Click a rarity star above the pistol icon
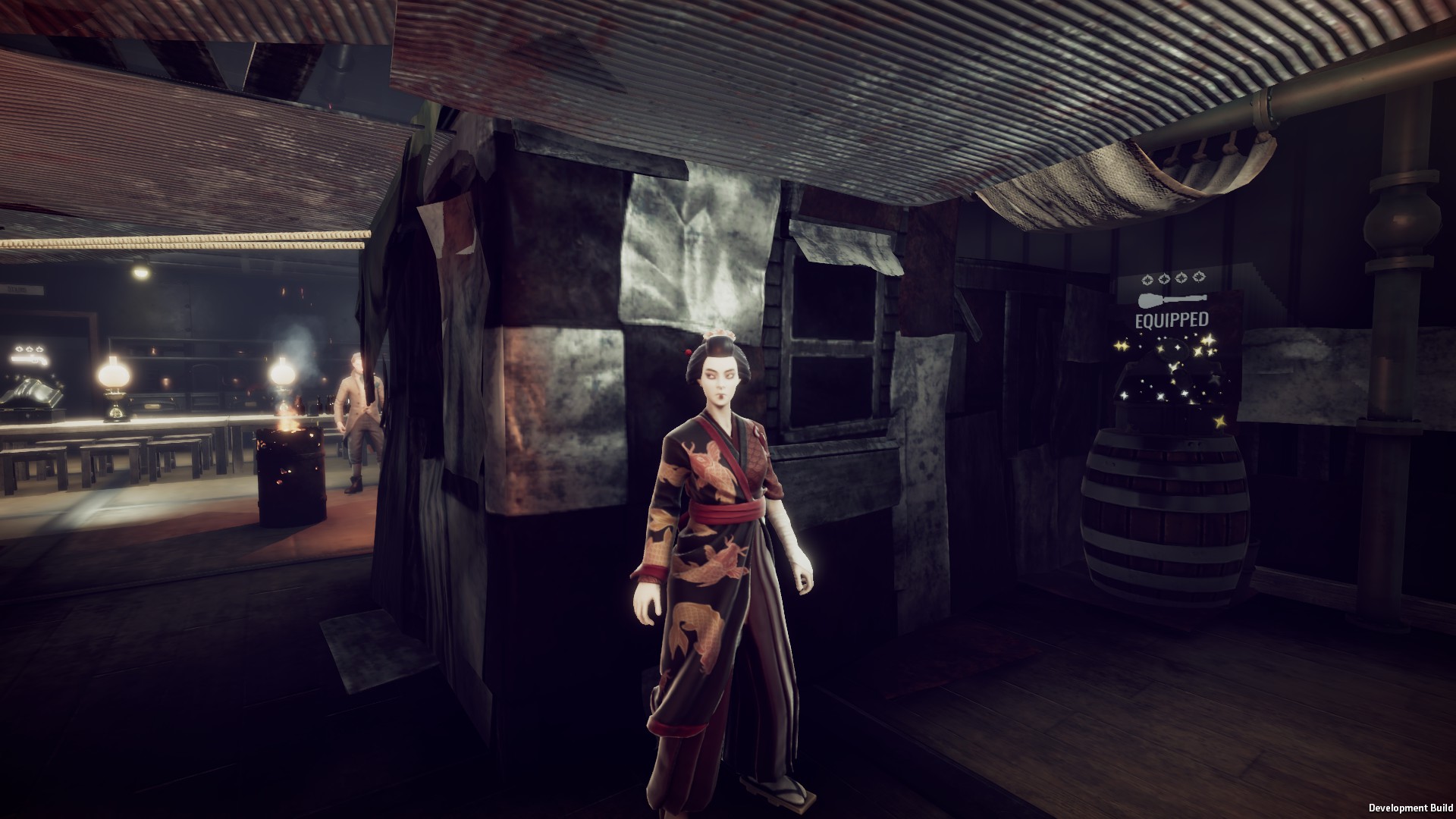Screen dimensions: 1456x819 18,349
